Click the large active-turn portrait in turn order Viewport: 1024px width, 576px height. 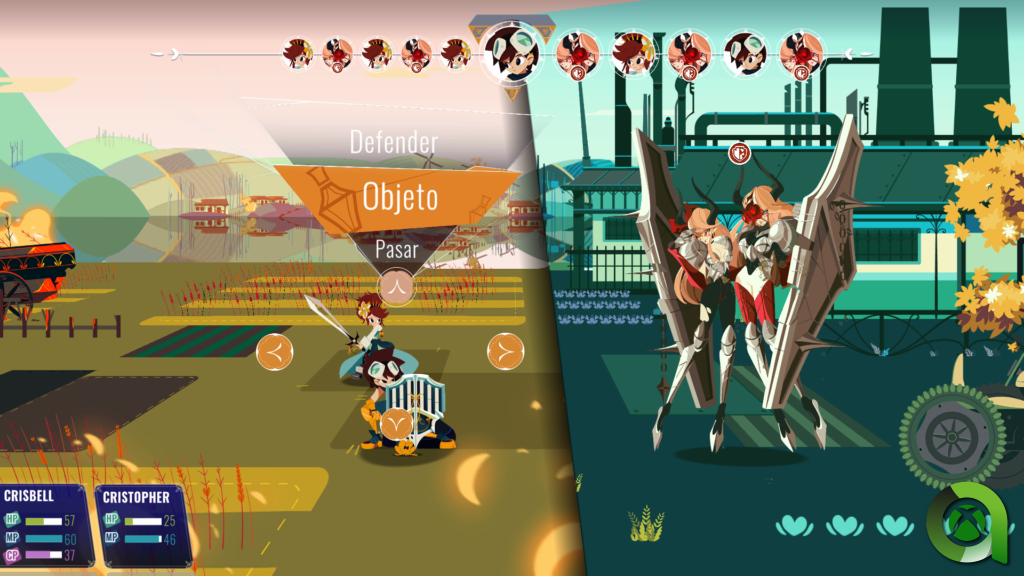click(x=512, y=50)
